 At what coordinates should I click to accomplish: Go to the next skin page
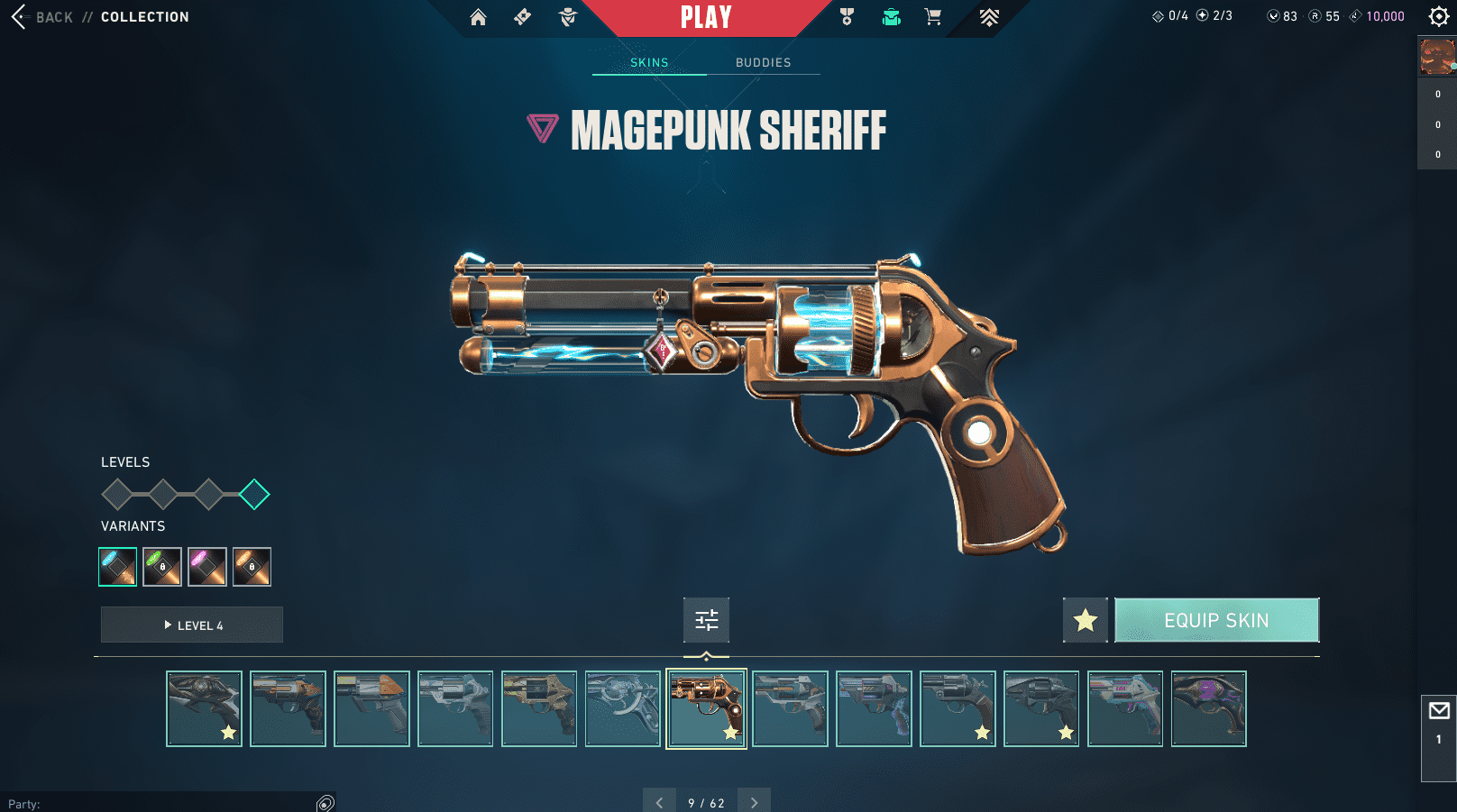[x=754, y=801]
